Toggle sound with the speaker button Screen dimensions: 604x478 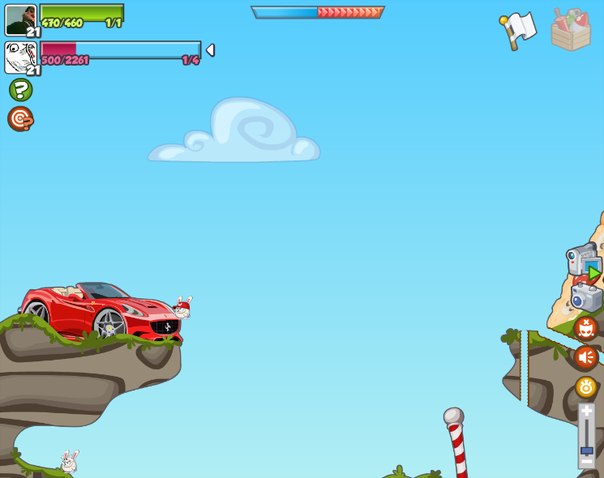(x=586, y=357)
